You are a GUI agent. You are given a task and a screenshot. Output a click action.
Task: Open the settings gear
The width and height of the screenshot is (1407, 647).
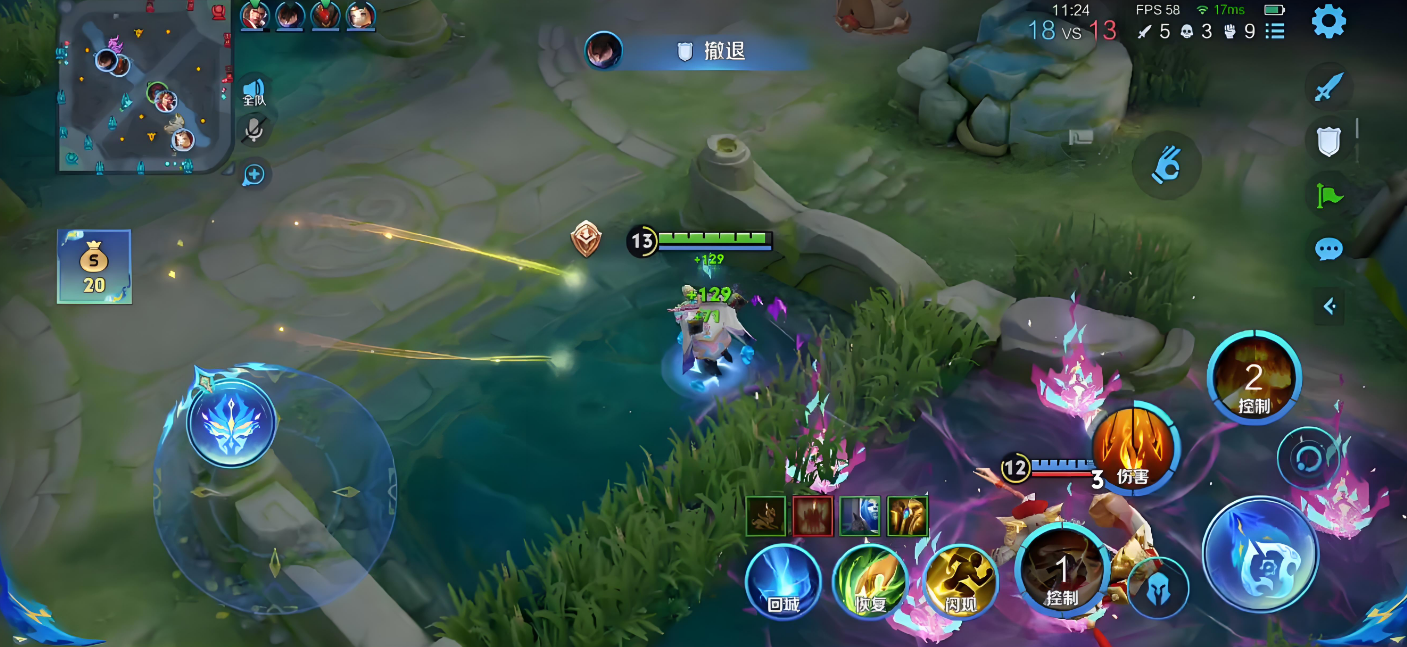coord(1328,21)
